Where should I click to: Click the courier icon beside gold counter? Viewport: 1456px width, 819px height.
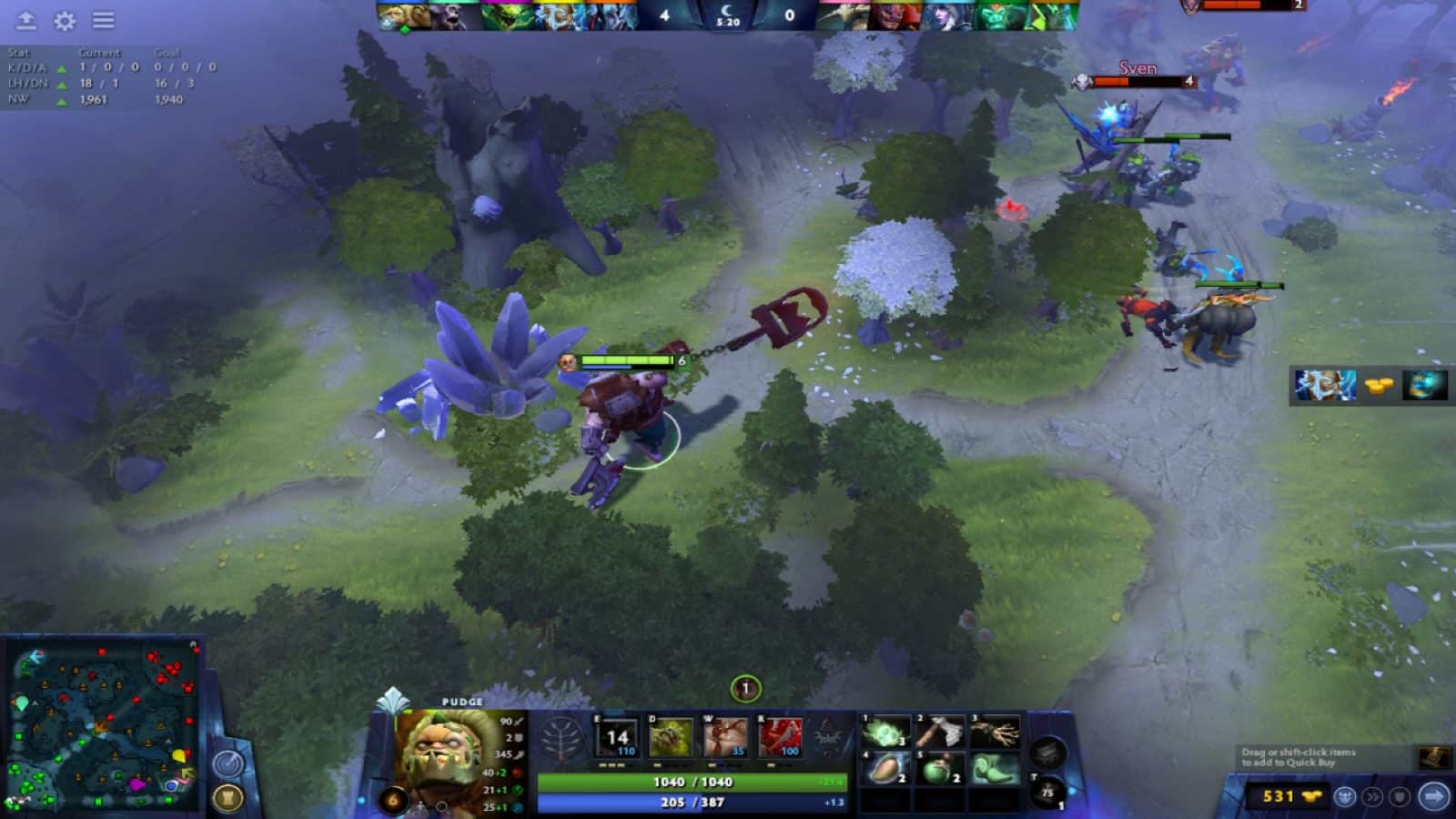click(1345, 797)
